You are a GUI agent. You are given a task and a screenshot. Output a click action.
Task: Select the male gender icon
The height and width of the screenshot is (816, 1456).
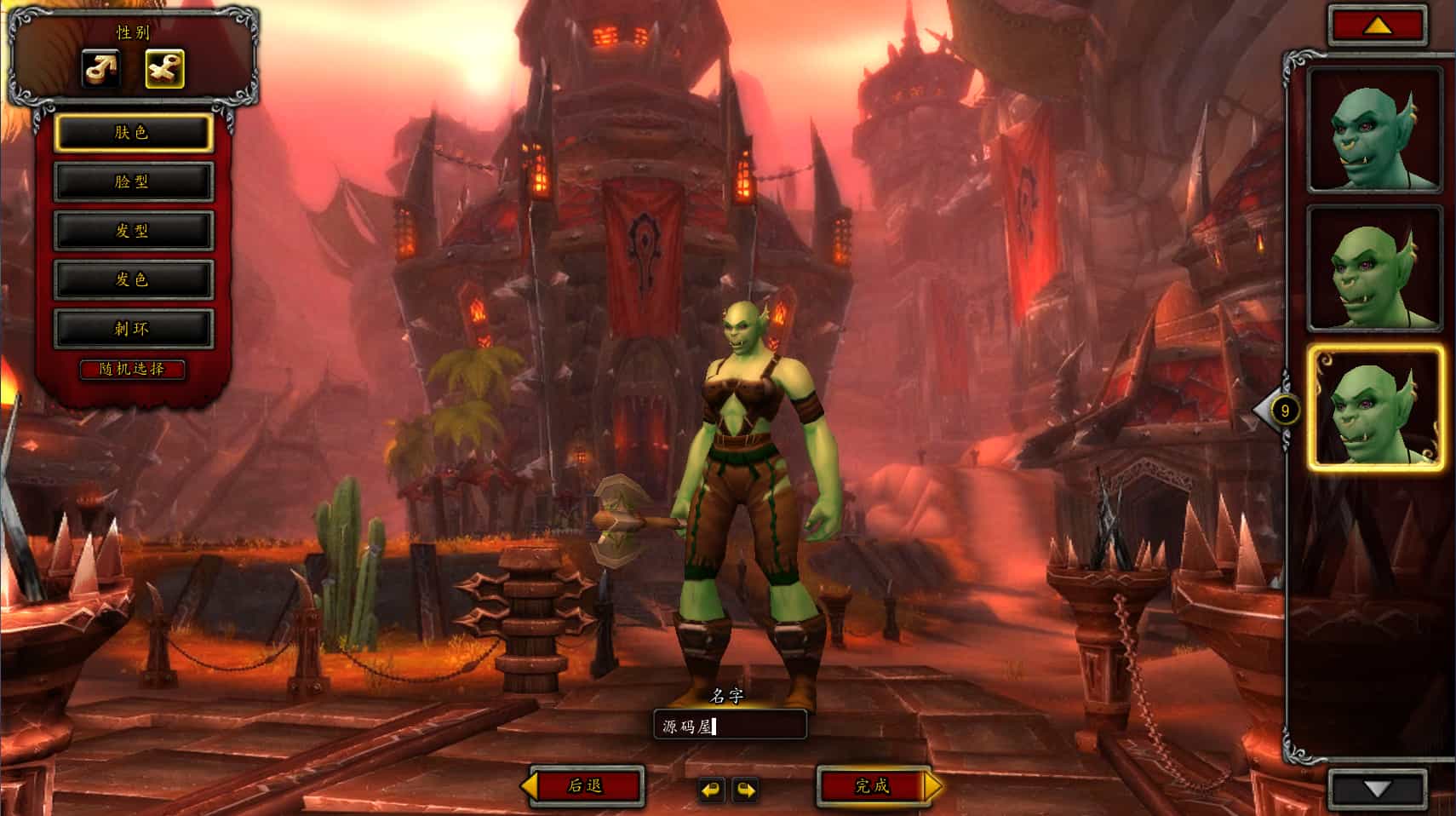click(x=100, y=69)
